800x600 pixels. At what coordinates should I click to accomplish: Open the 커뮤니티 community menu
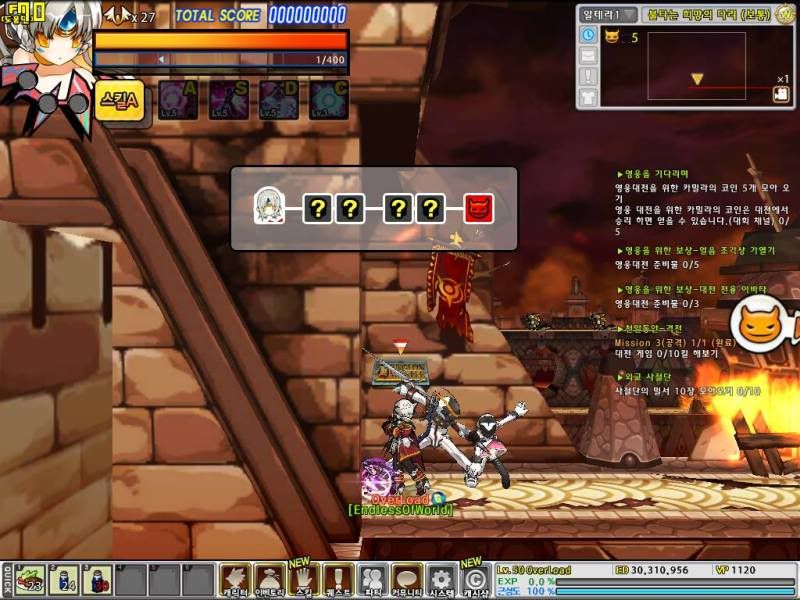click(407, 579)
